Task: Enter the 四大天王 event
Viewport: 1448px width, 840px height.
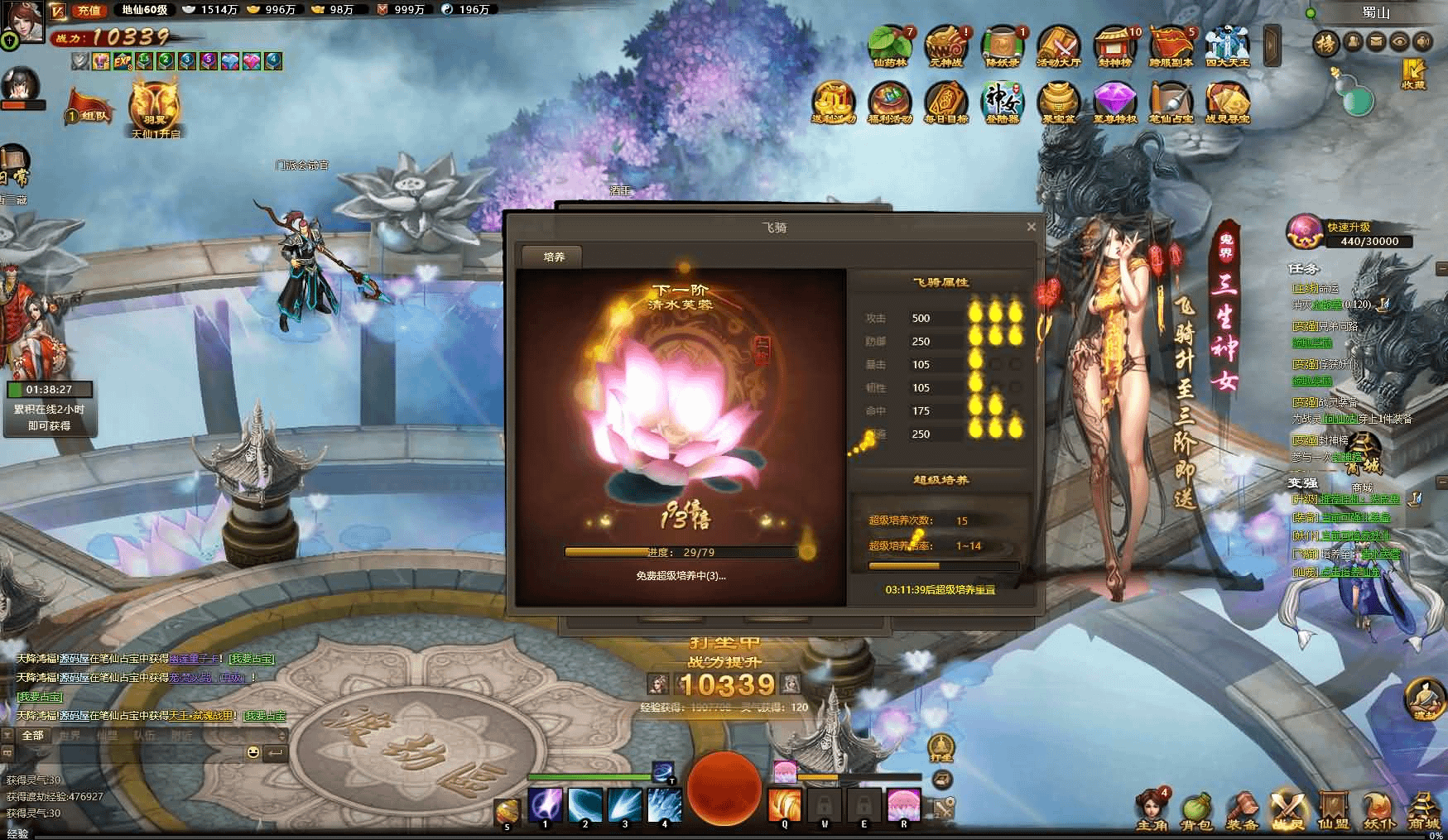Action: click(1227, 45)
